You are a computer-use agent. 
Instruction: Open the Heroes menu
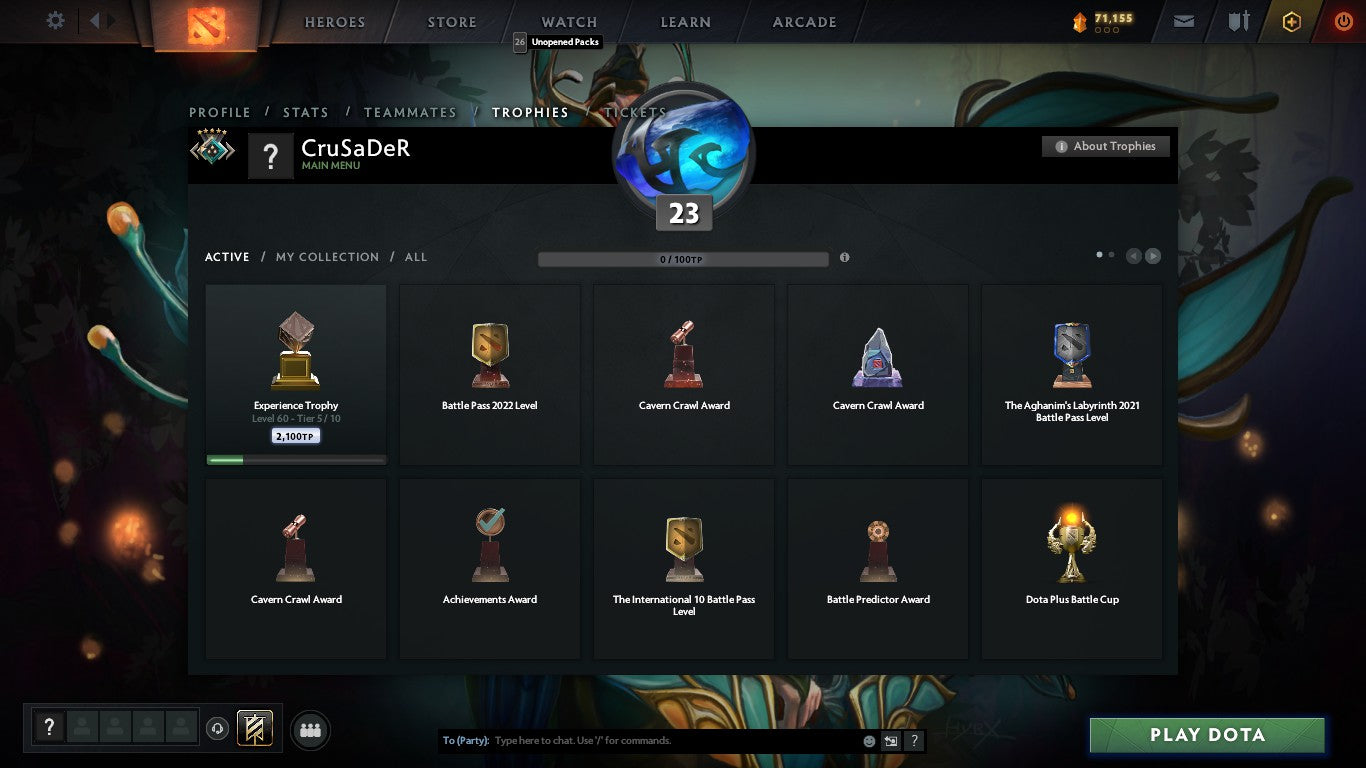(x=335, y=22)
